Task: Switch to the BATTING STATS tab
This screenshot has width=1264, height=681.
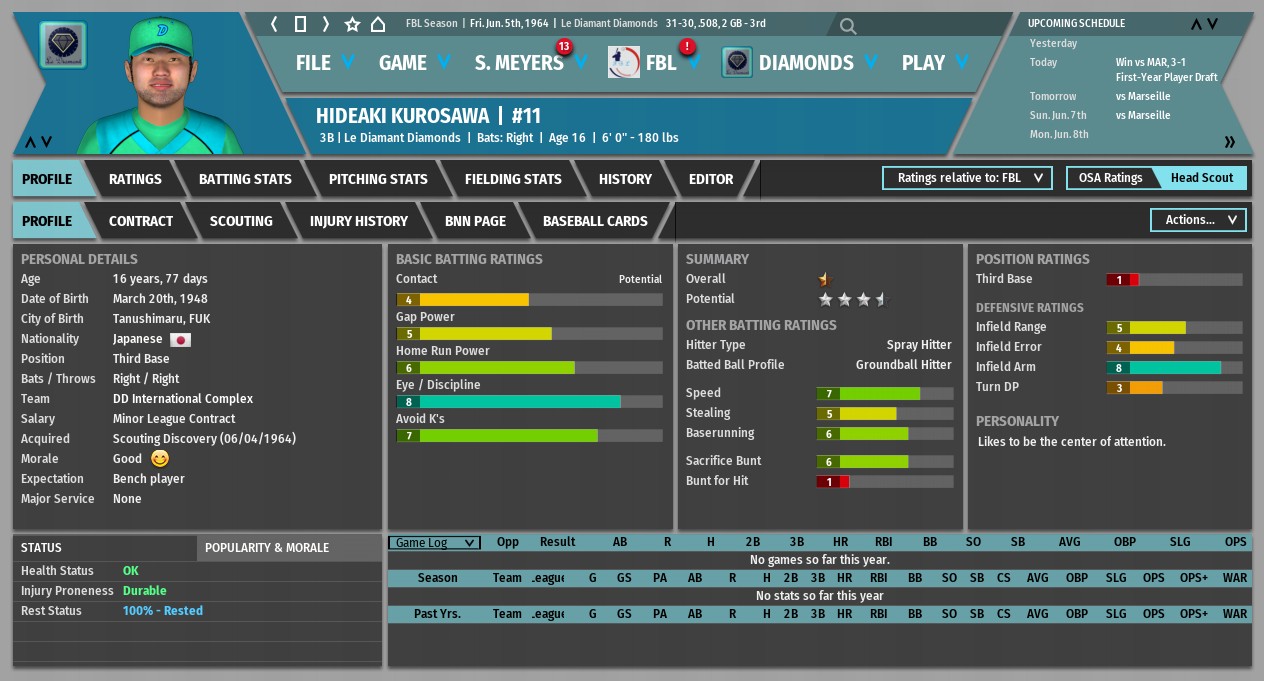Action: [245, 179]
